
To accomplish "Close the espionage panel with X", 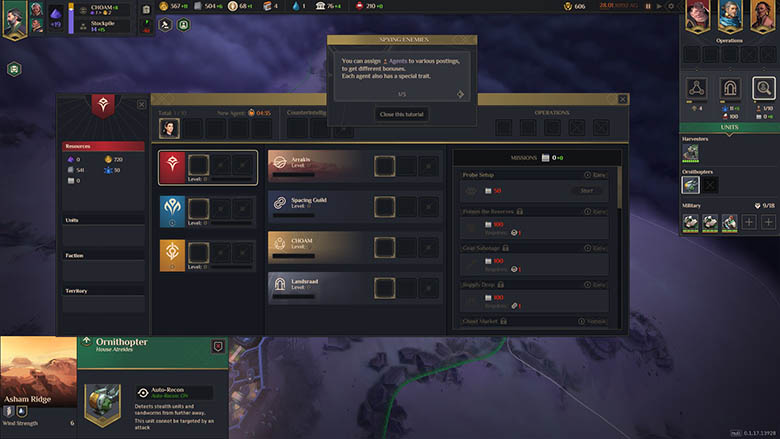I will click(623, 99).
